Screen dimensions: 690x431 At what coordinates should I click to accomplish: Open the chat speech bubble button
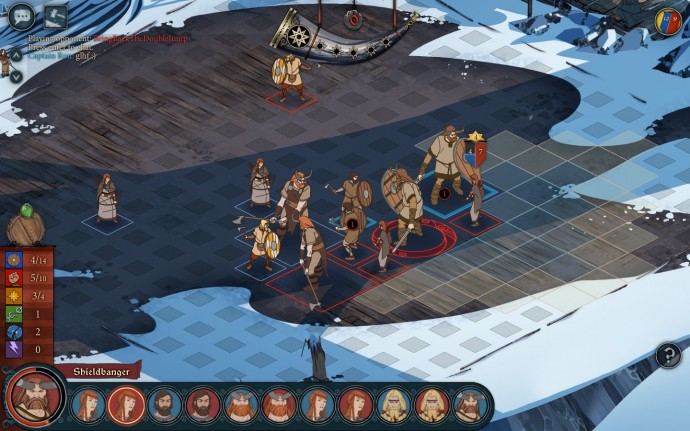coord(20,16)
